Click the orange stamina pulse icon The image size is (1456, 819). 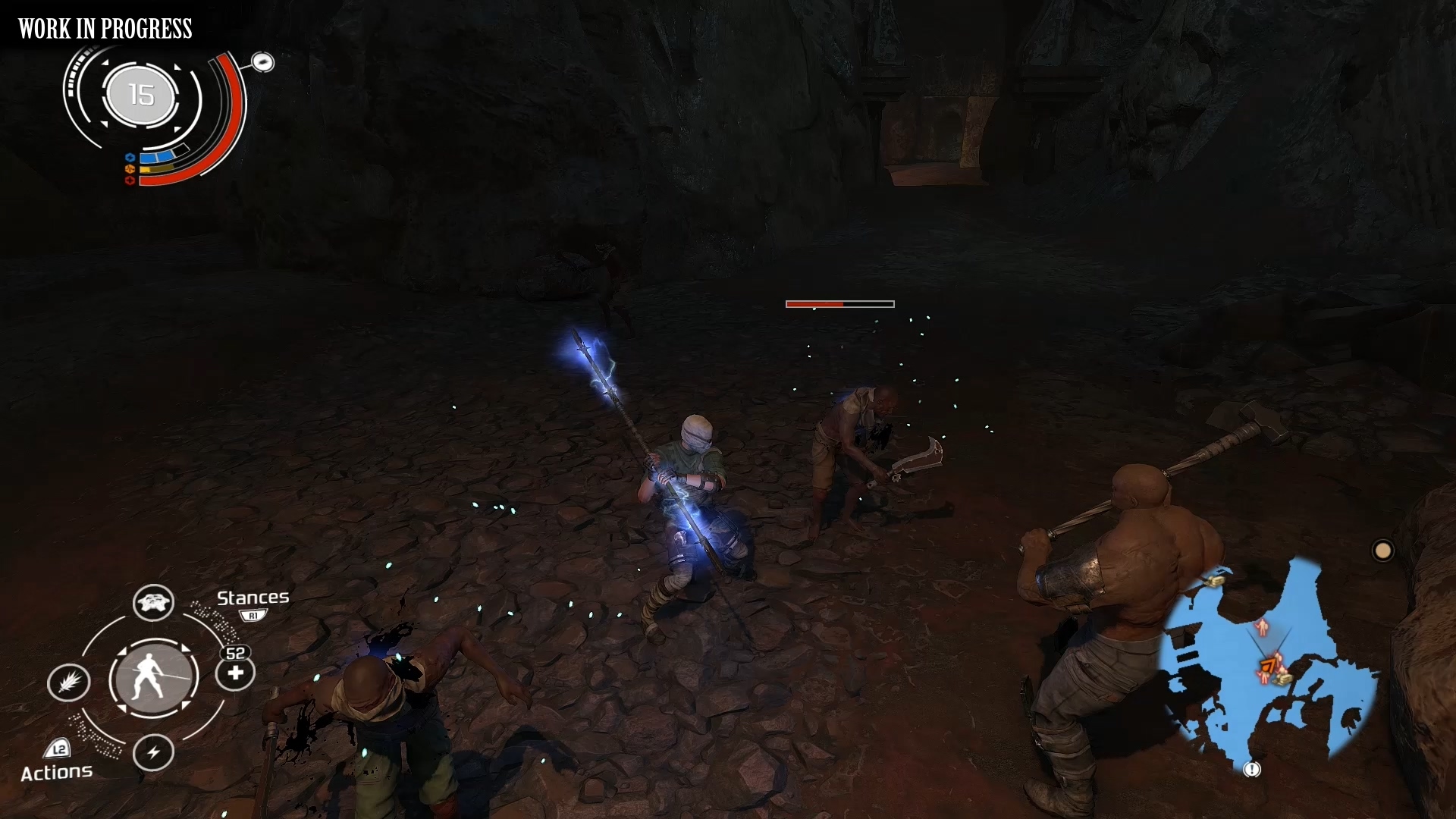[x=130, y=169]
